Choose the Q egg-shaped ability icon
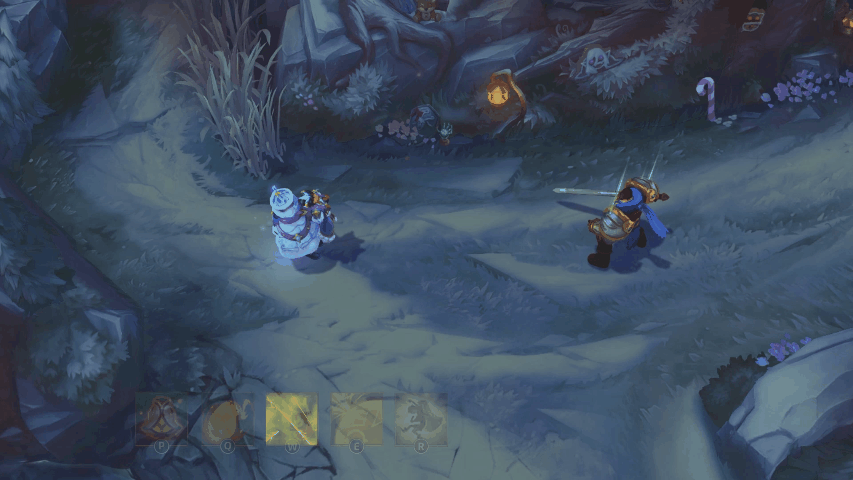 click(x=227, y=419)
